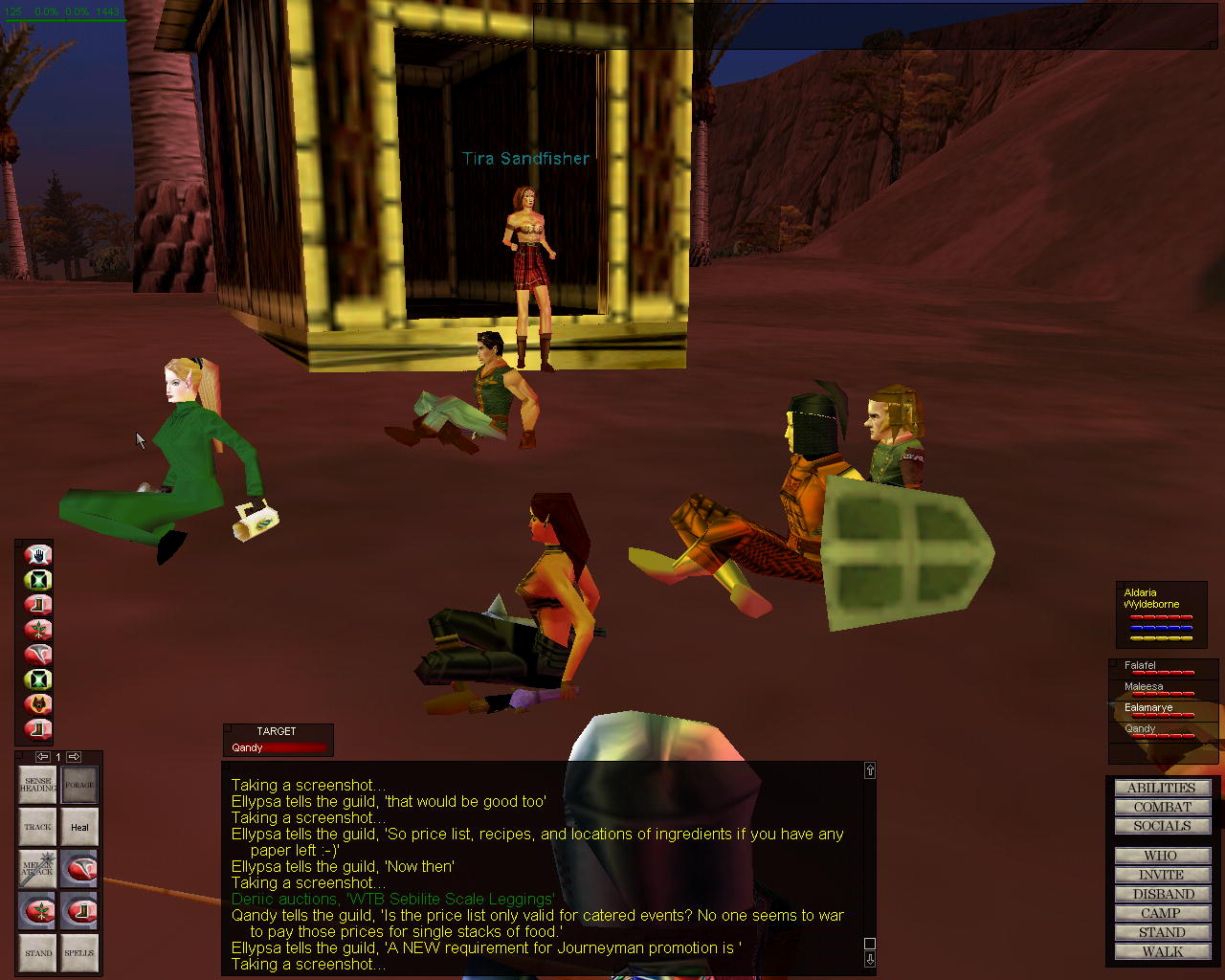Go to the next hotbar page
The height and width of the screenshot is (980, 1225).
pos(74,757)
